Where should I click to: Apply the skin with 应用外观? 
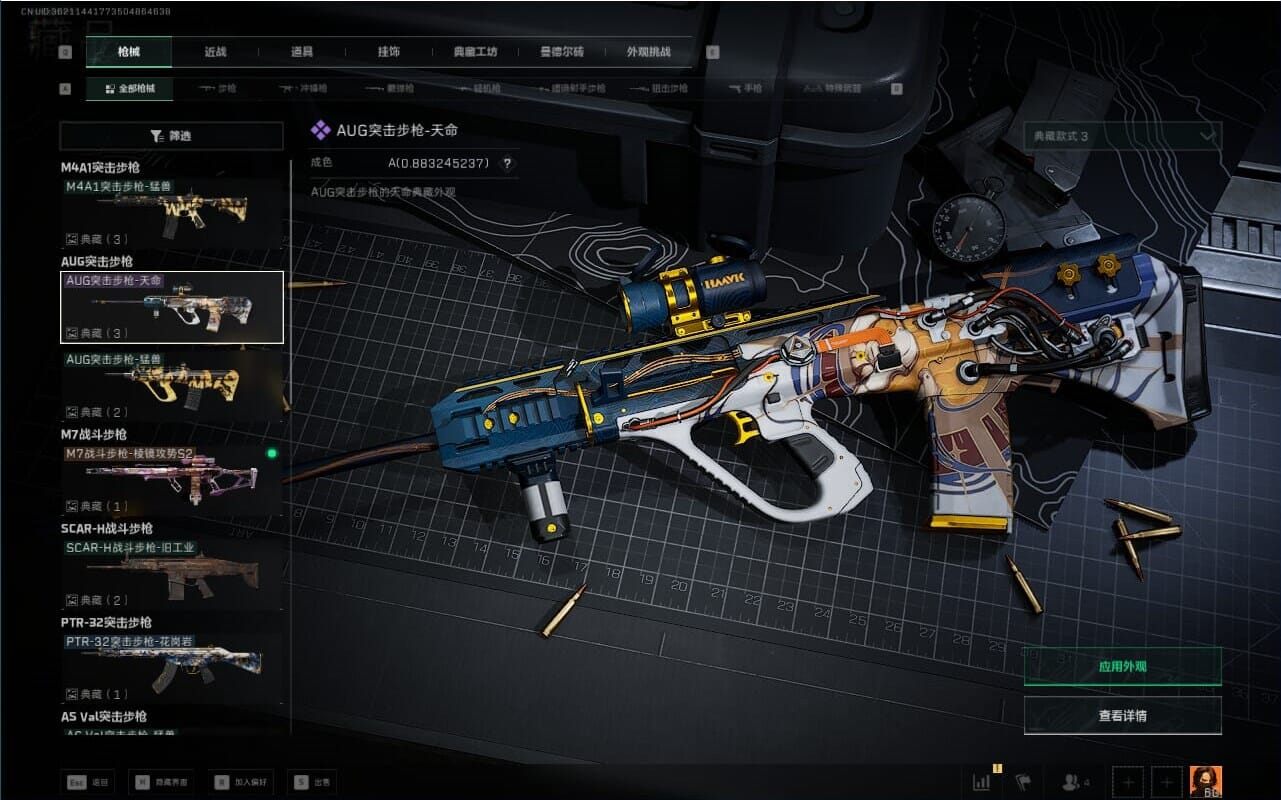click(1122, 666)
